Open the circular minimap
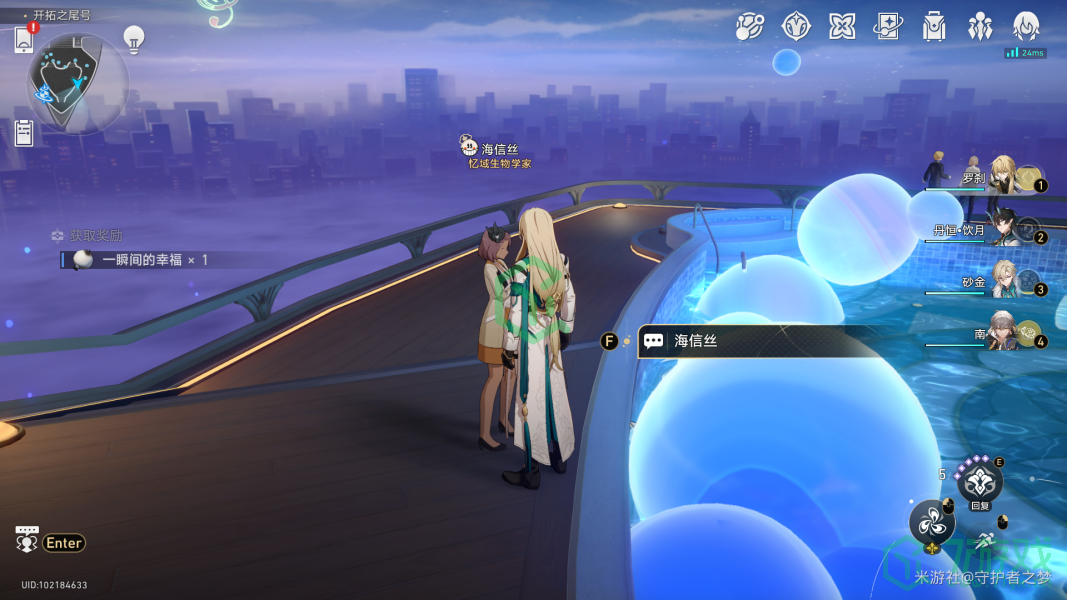The height and width of the screenshot is (600, 1067). point(77,84)
